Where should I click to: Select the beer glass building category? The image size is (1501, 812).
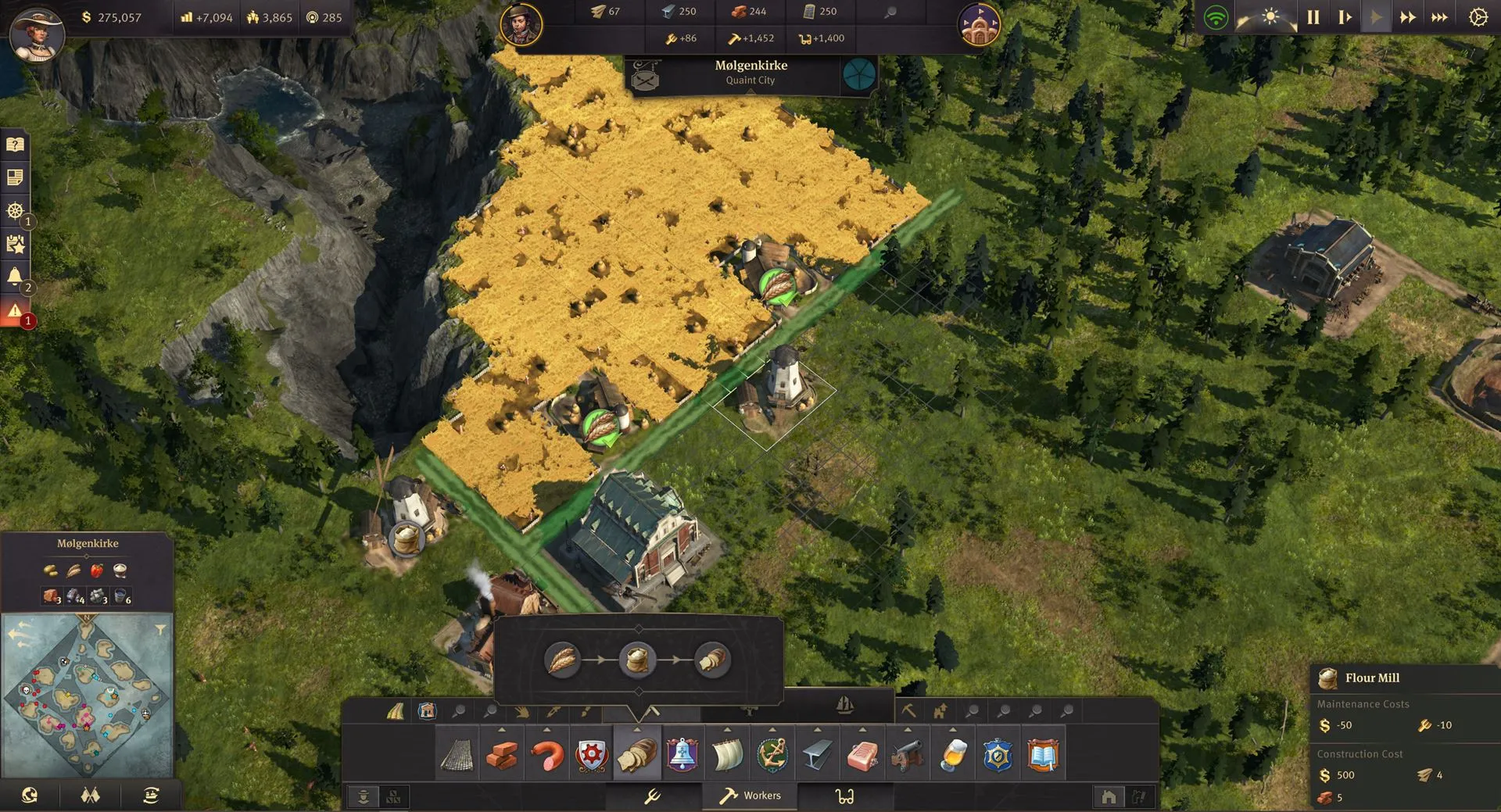point(953,756)
